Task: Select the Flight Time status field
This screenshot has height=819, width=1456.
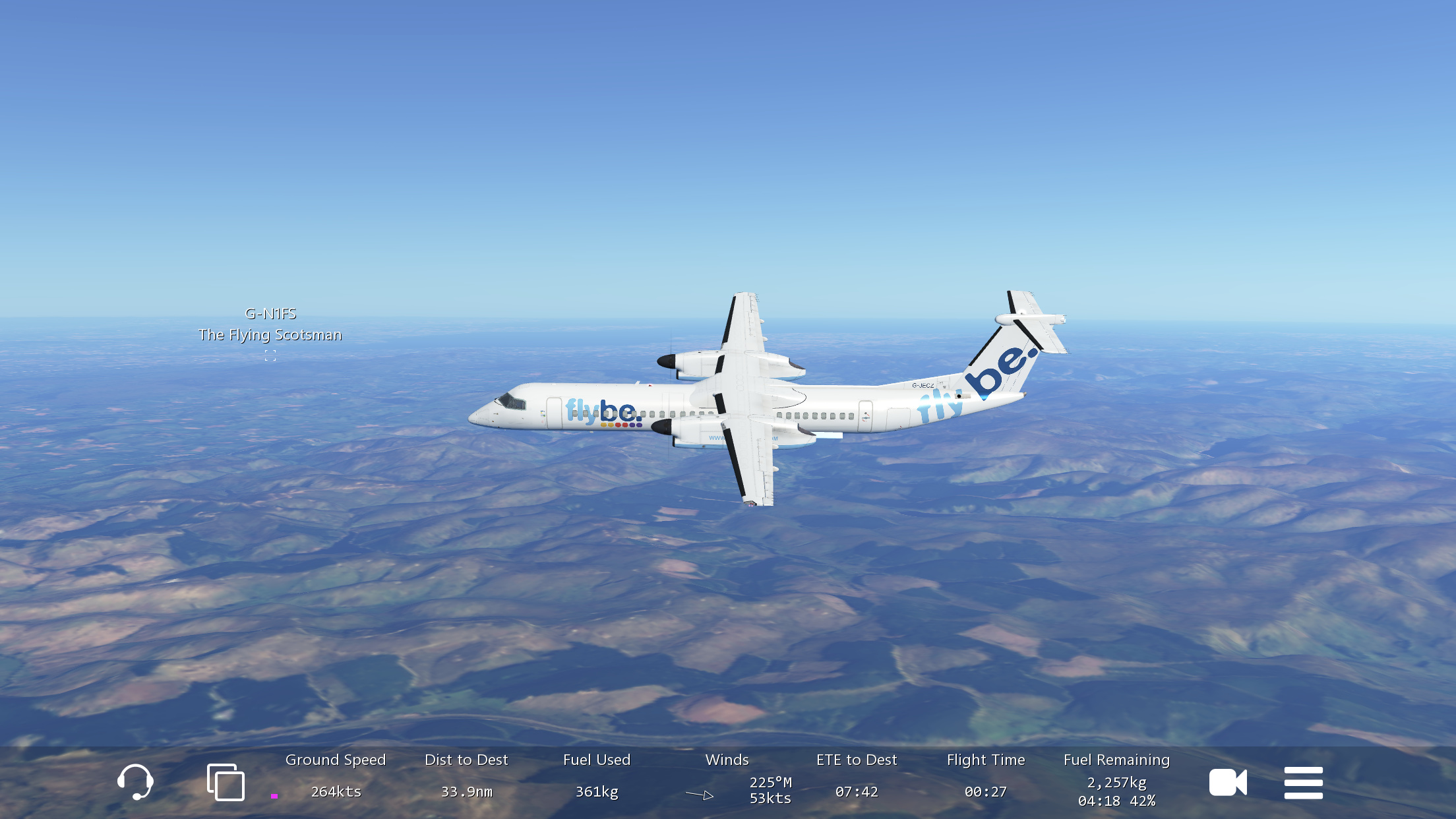Action: tap(986, 777)
